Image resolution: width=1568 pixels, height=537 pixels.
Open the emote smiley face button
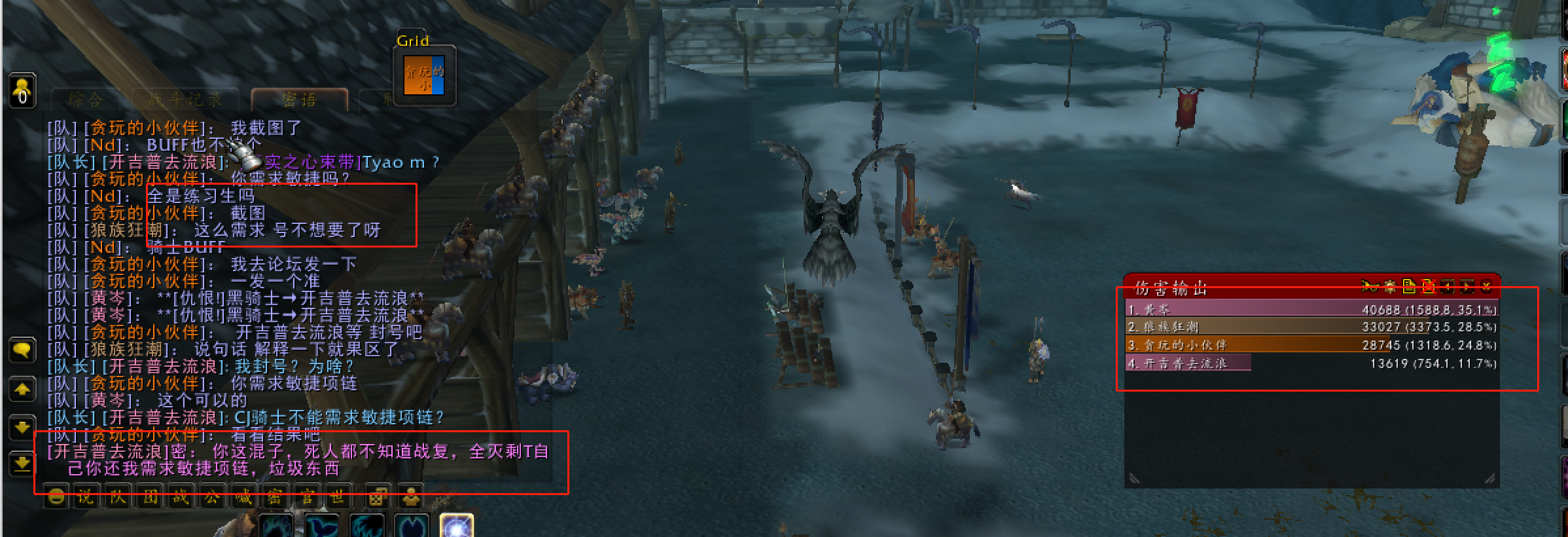(57, 498)
